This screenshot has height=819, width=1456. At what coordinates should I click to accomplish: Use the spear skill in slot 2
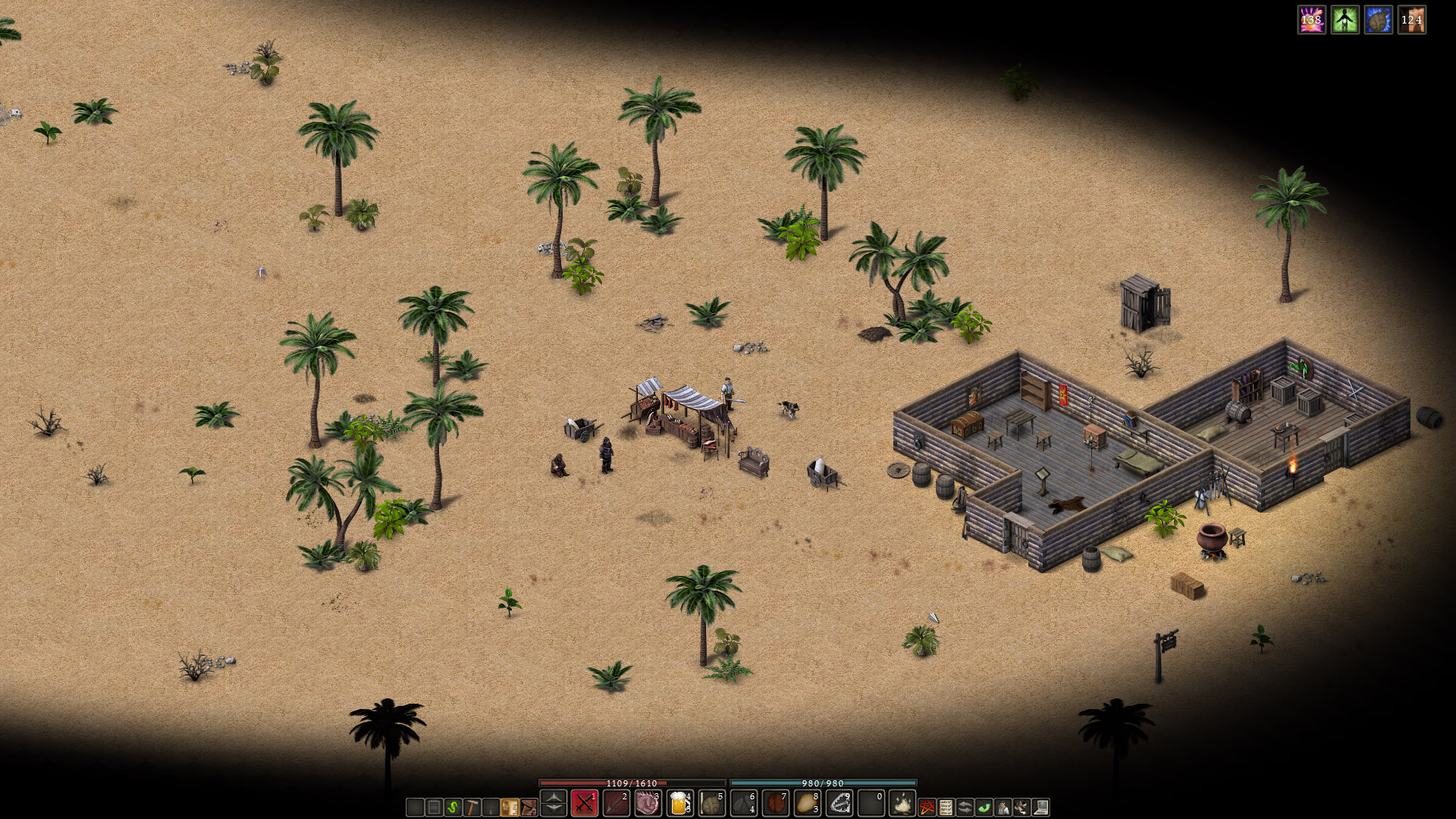coord(616,803)
